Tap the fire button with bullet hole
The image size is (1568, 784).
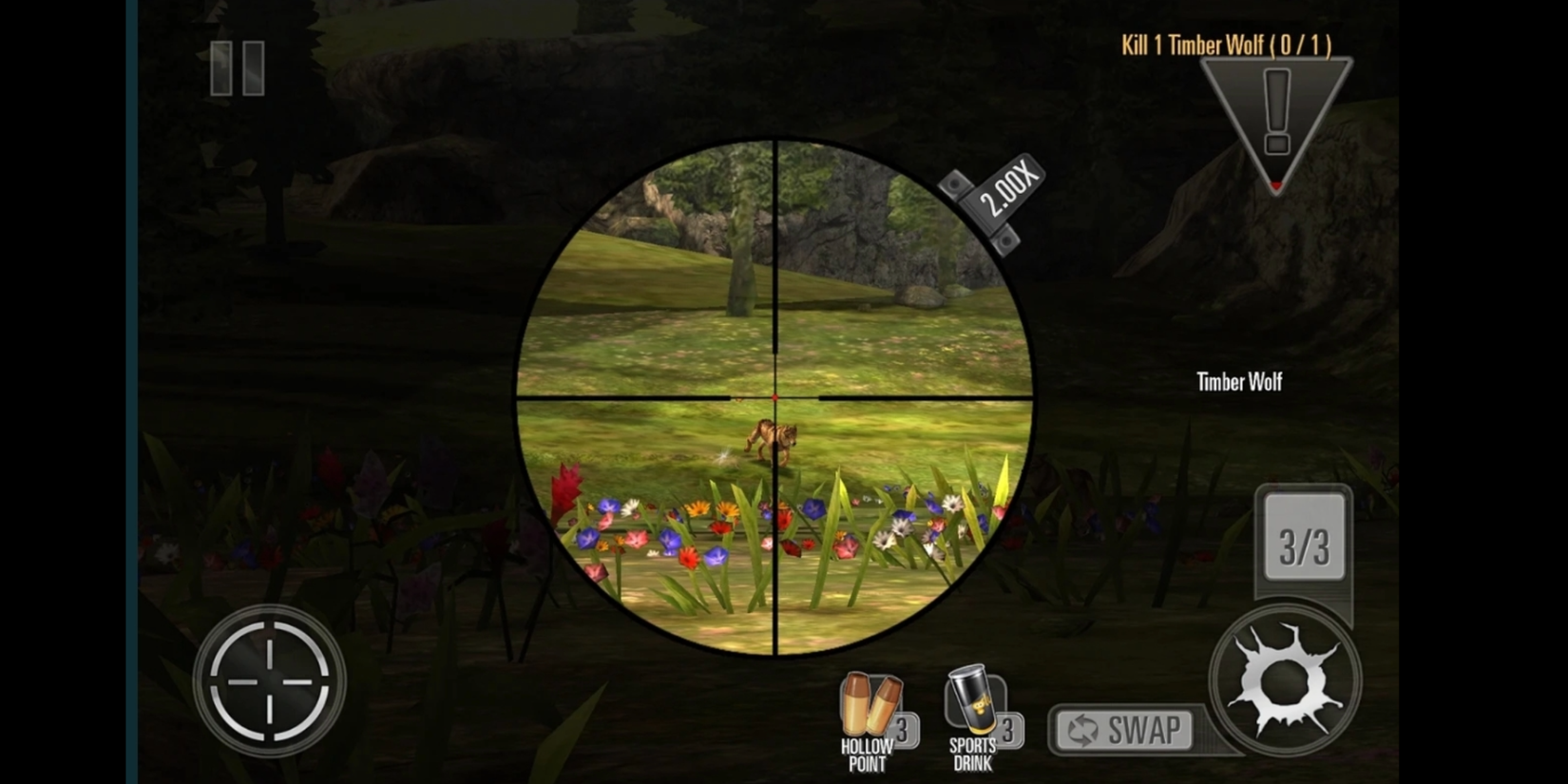(x=1284, y=680)
